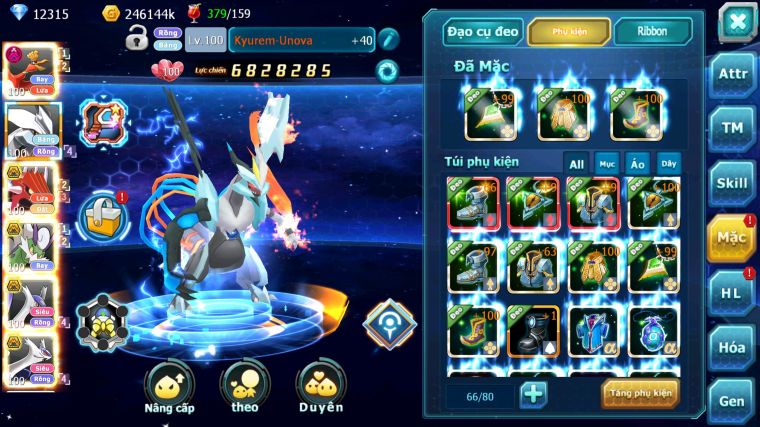Open the Hóa side tab
760x427 pixels.
(x=731, y=347)
